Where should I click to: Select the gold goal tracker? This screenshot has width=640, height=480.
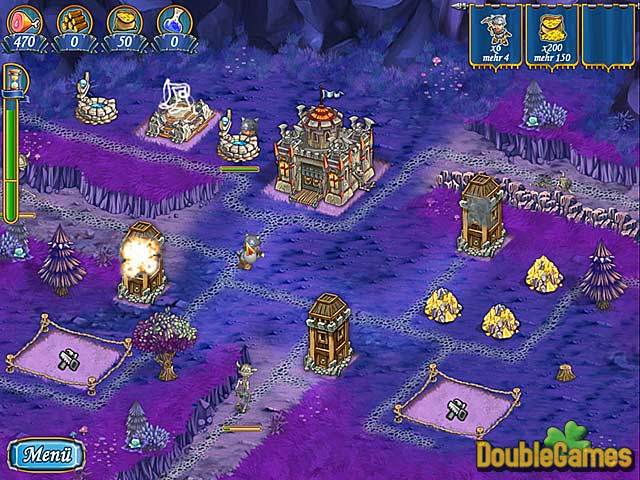tap(549, 36)
